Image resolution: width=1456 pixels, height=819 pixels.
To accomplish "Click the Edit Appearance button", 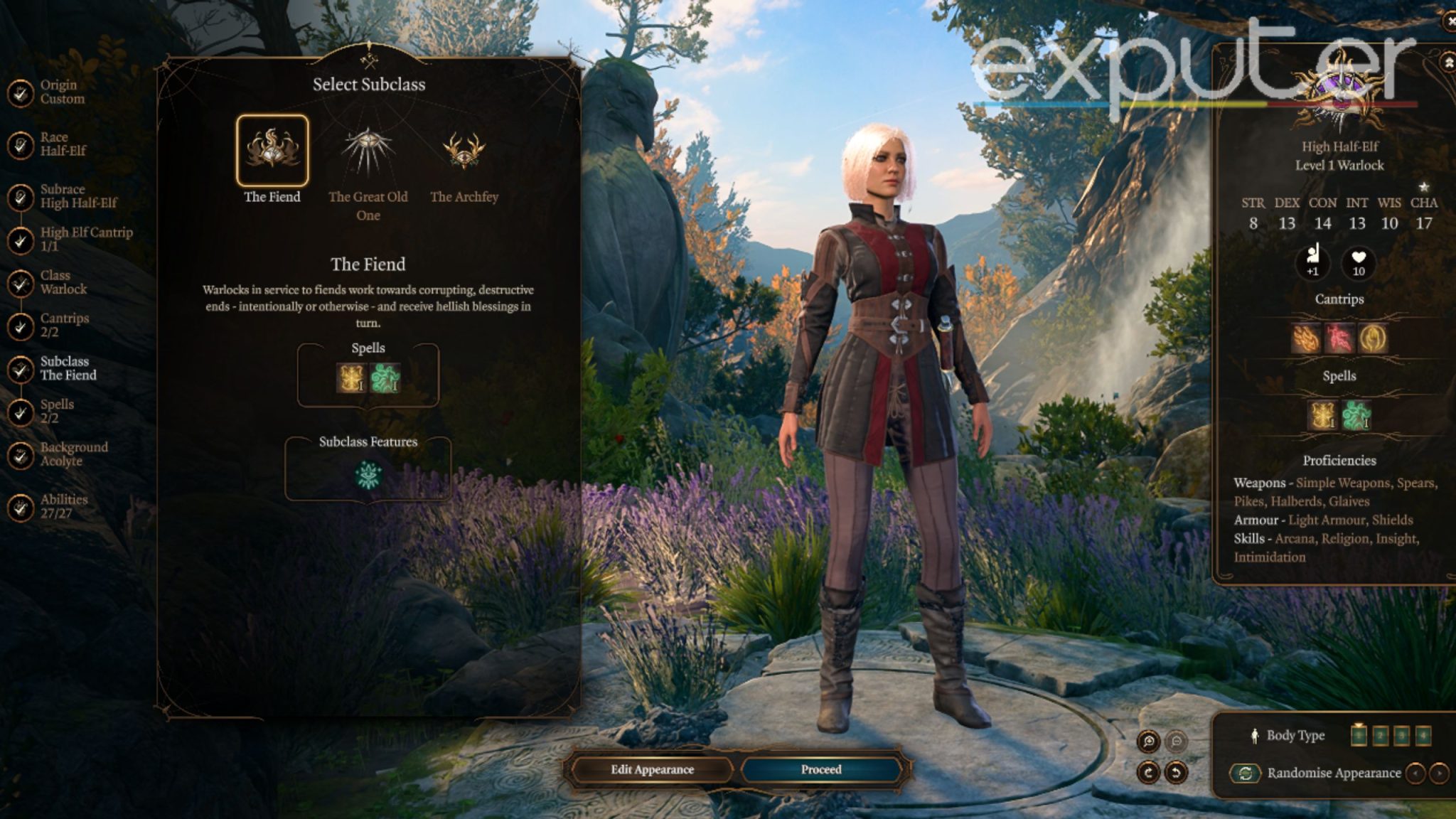I will 652,770.
